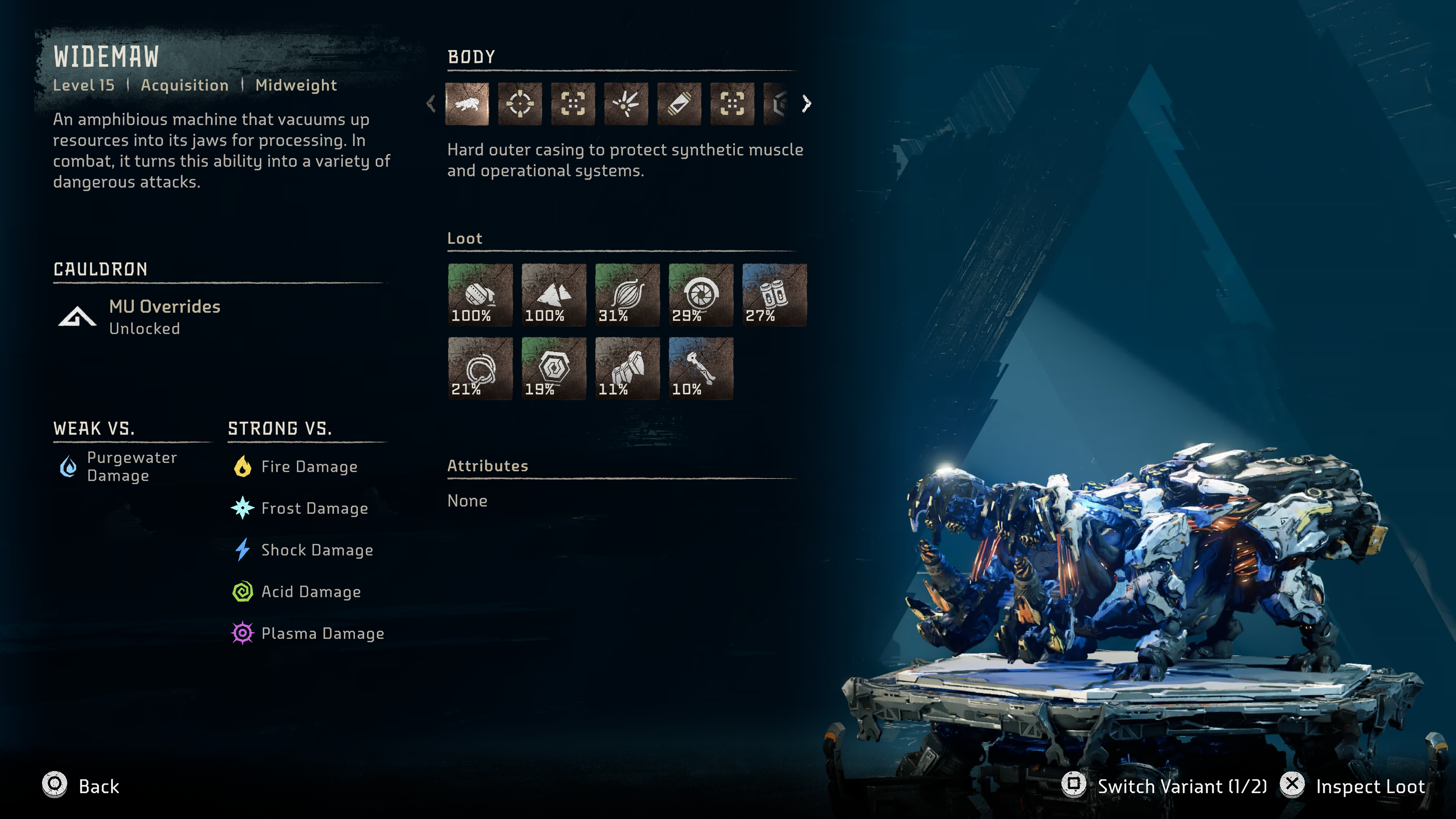Select the machine body silhouette part tab
1456x819 pixels.
tap(467, 104)
